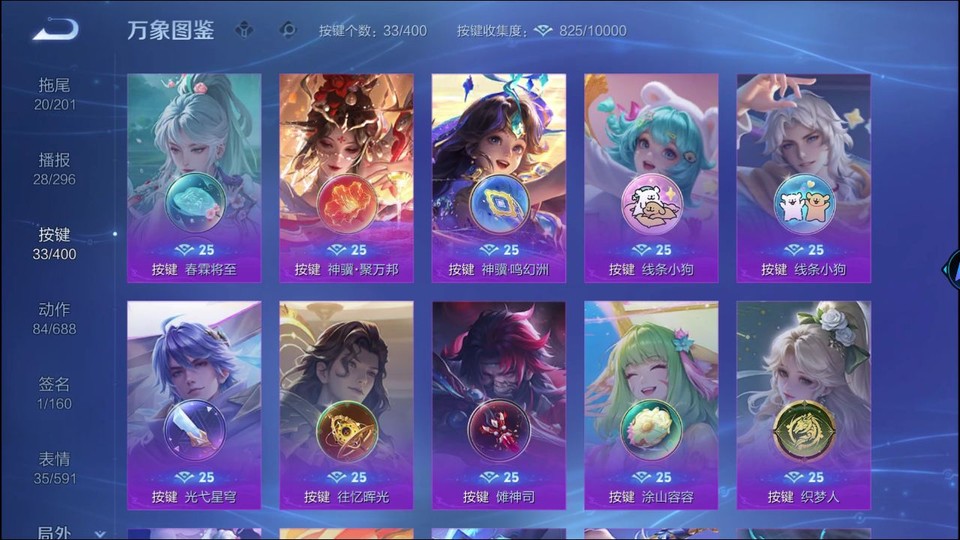Go back using the return arrow
The image size is (960, 540).
pos(55,30)
